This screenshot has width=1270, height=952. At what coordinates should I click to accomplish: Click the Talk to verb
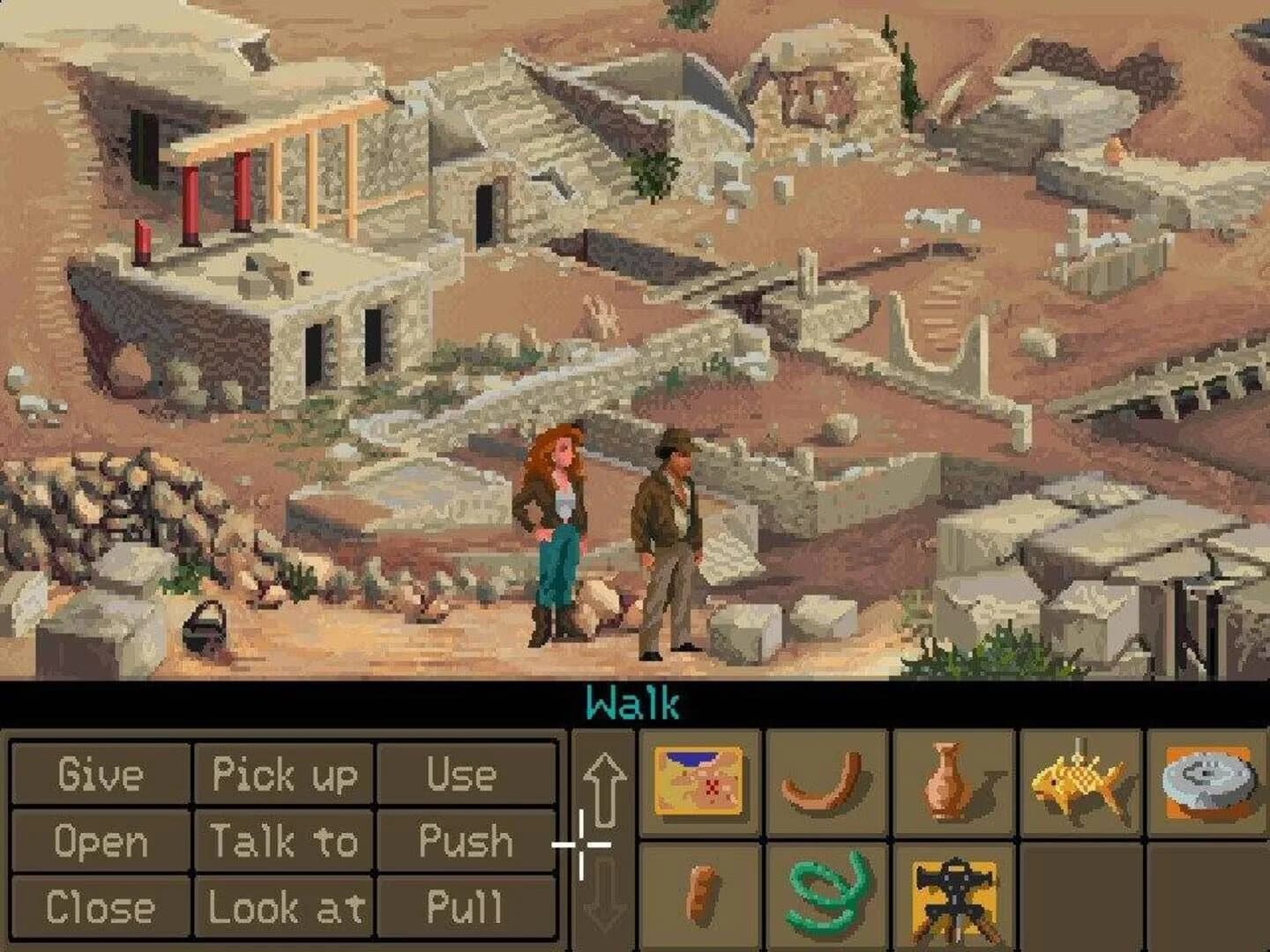click(285, 842)
